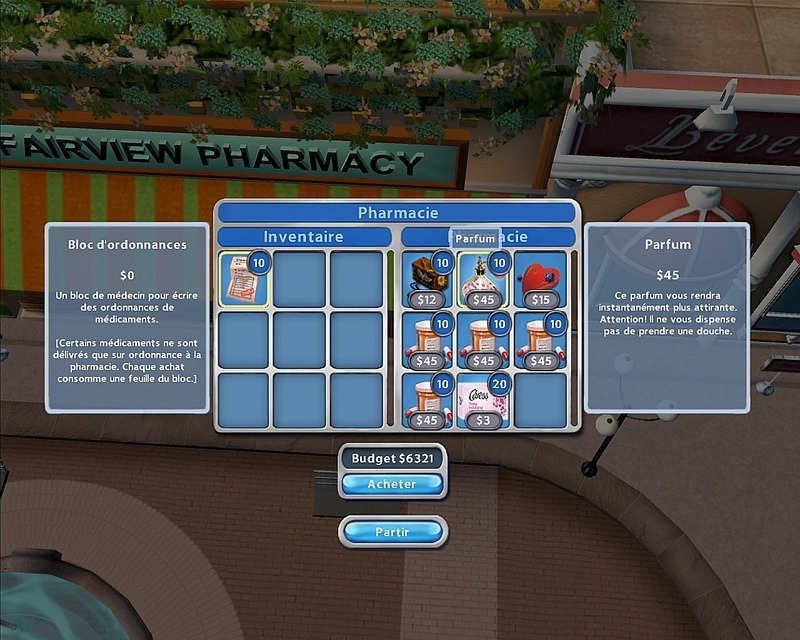This screenshot has width=800, height=640.
Task: Choose the $12 wooden box item
Action: click(x=428, y=280)
